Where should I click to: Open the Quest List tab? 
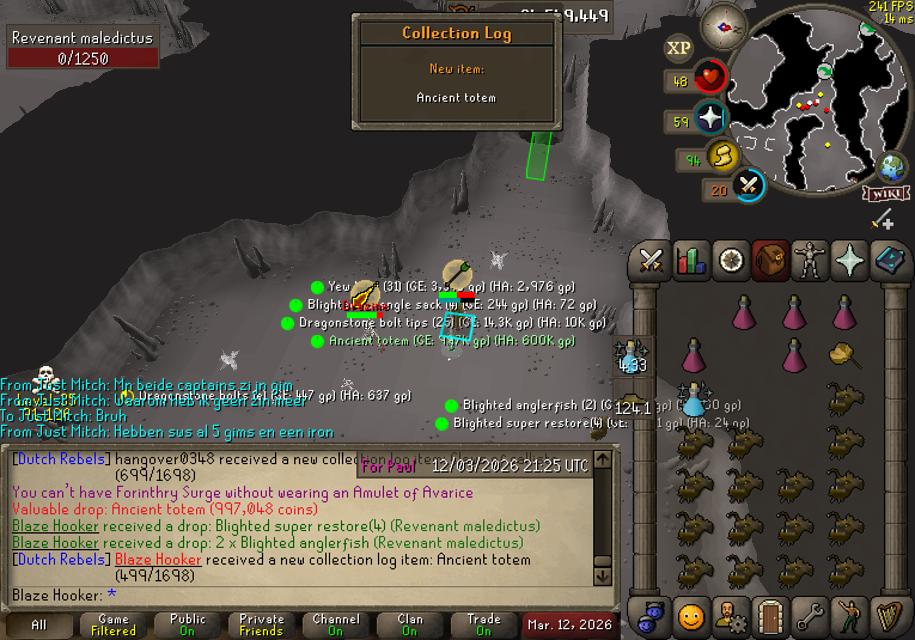[731, 261]
